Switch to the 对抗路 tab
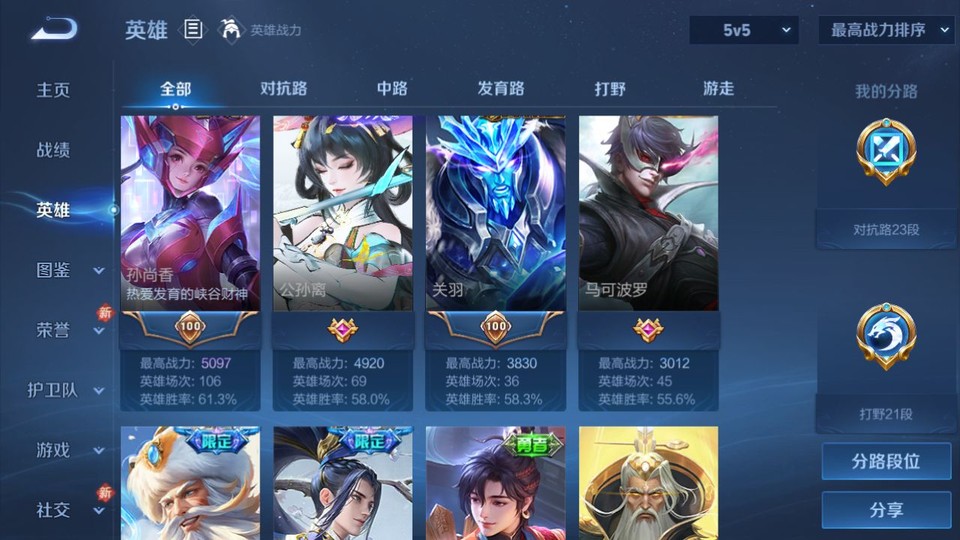960x540 pixels. tap(283, 89)
